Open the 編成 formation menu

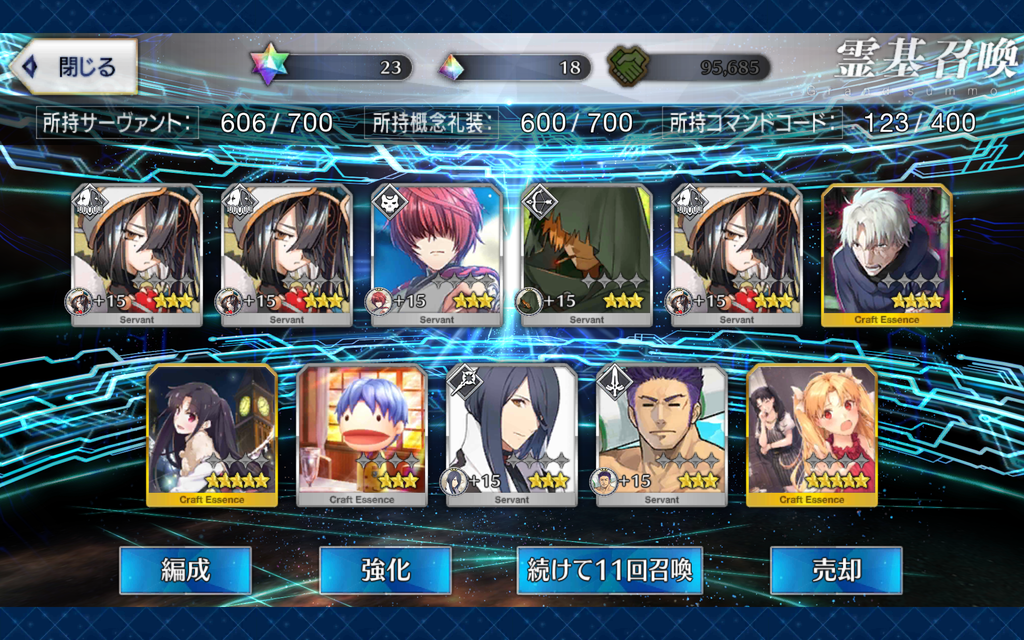185,570
